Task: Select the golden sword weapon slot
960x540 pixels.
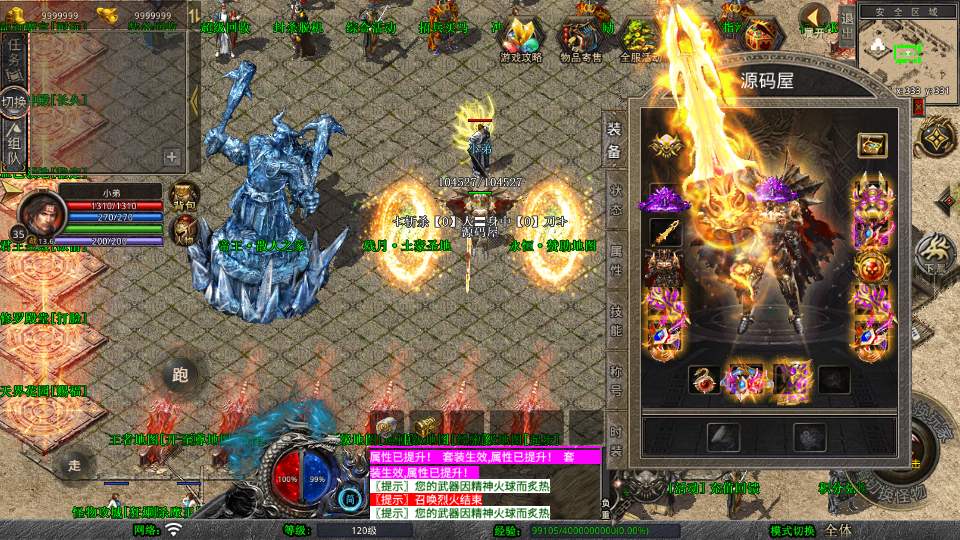Action: [x=663, y=233]
